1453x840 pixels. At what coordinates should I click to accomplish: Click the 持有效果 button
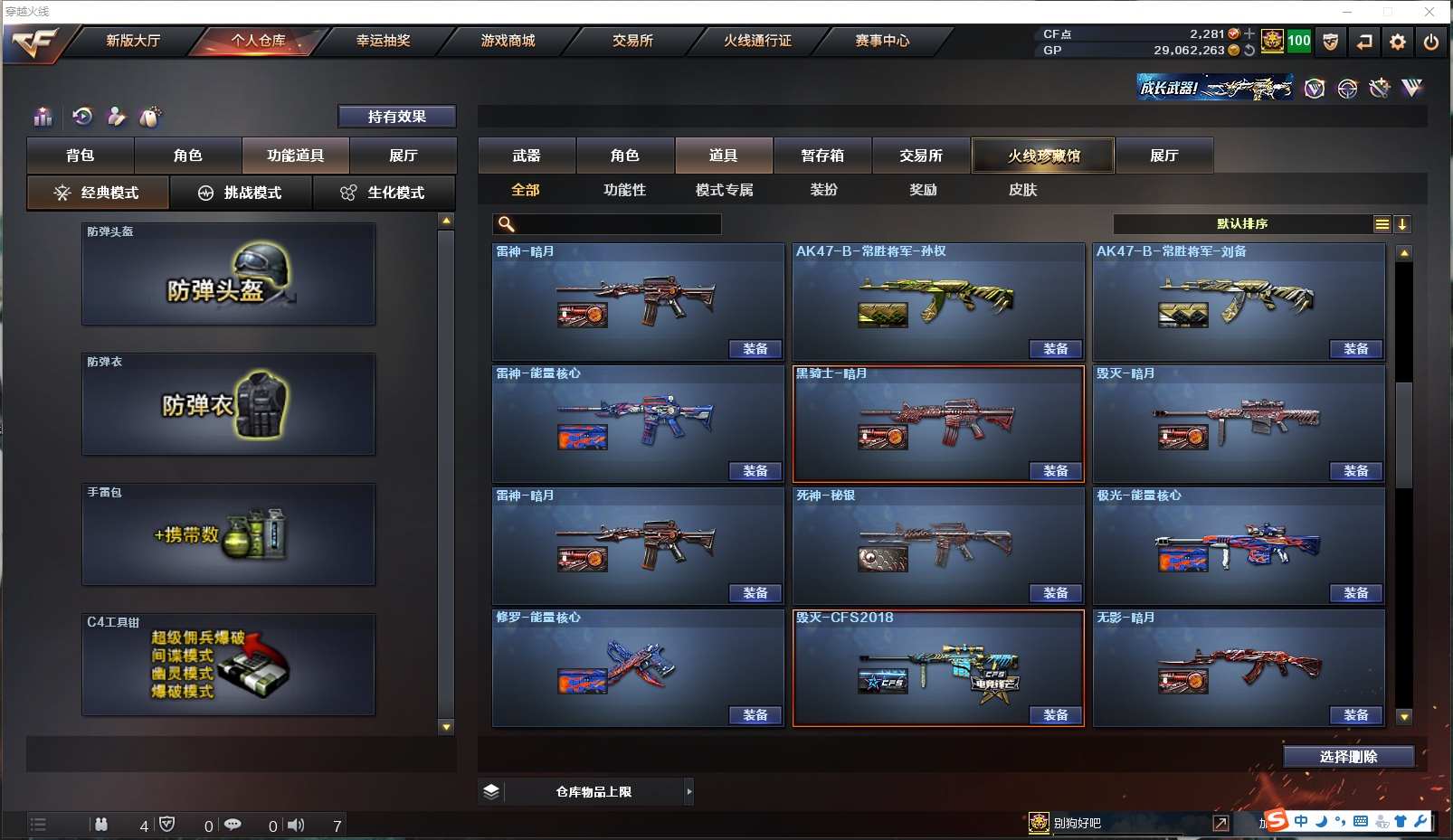[x=396, y=117]
